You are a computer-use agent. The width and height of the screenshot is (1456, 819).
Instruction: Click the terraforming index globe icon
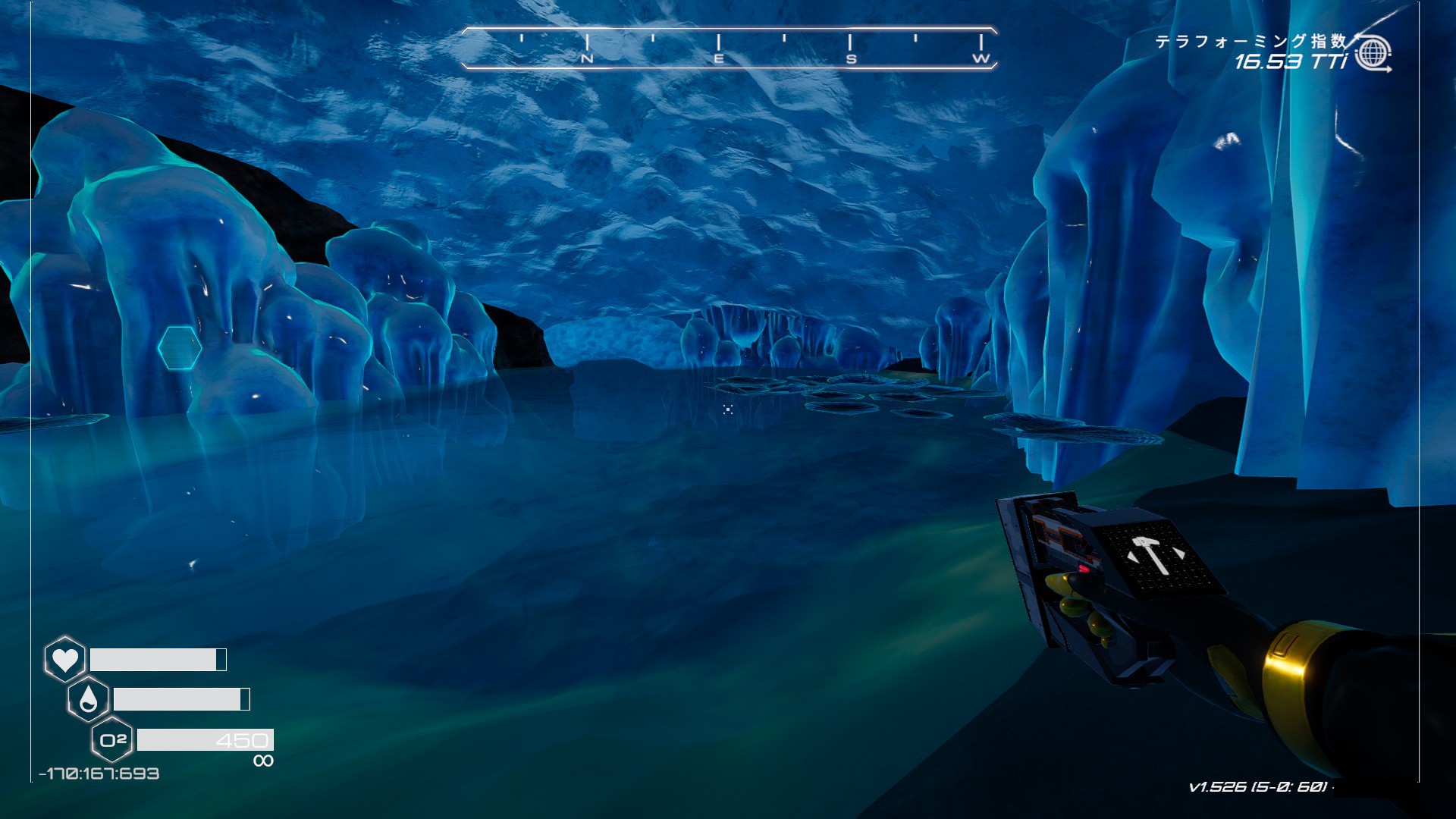(1372, 54)
